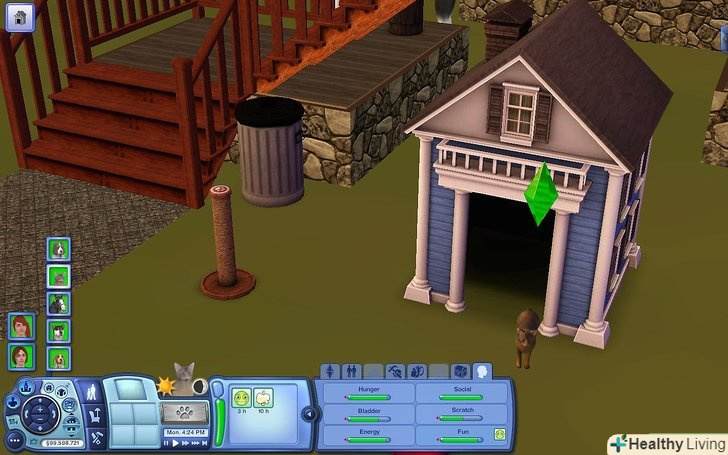Click the green smiley moodlet icon
This screenshot has height=455, width=728.
point(241,397)
